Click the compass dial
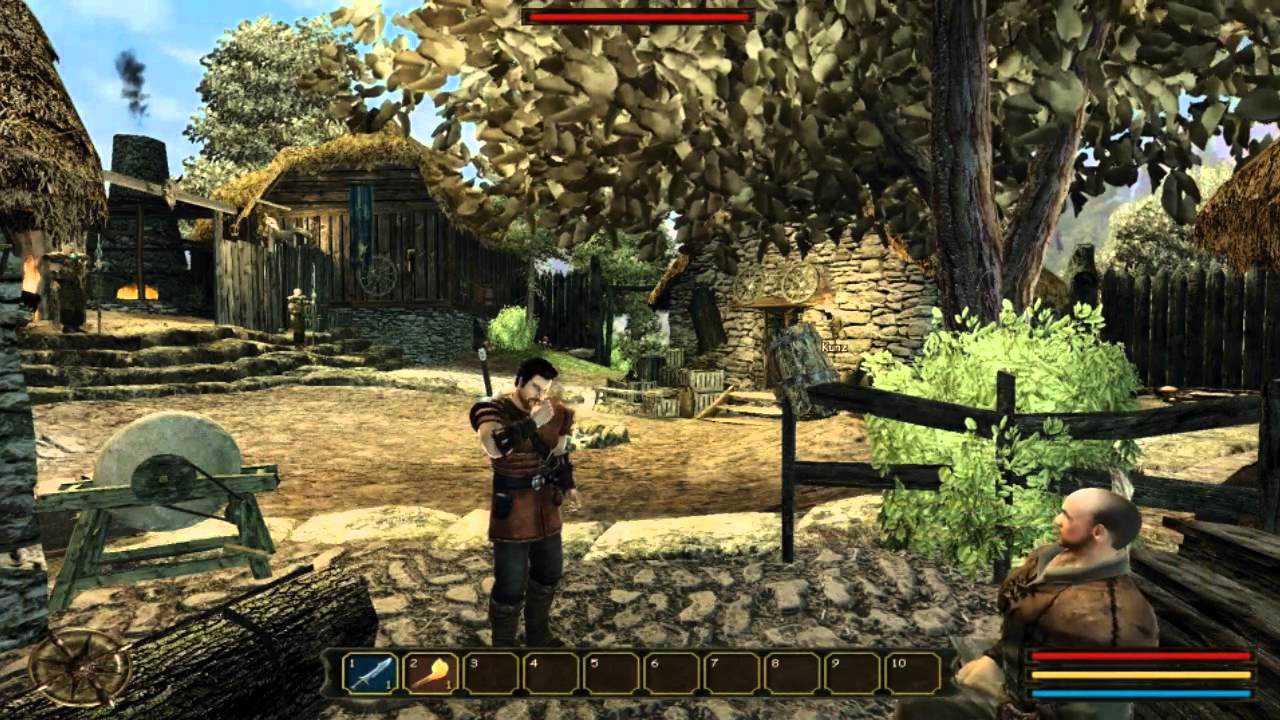1280x720 pixels. (x=79, y=667)
